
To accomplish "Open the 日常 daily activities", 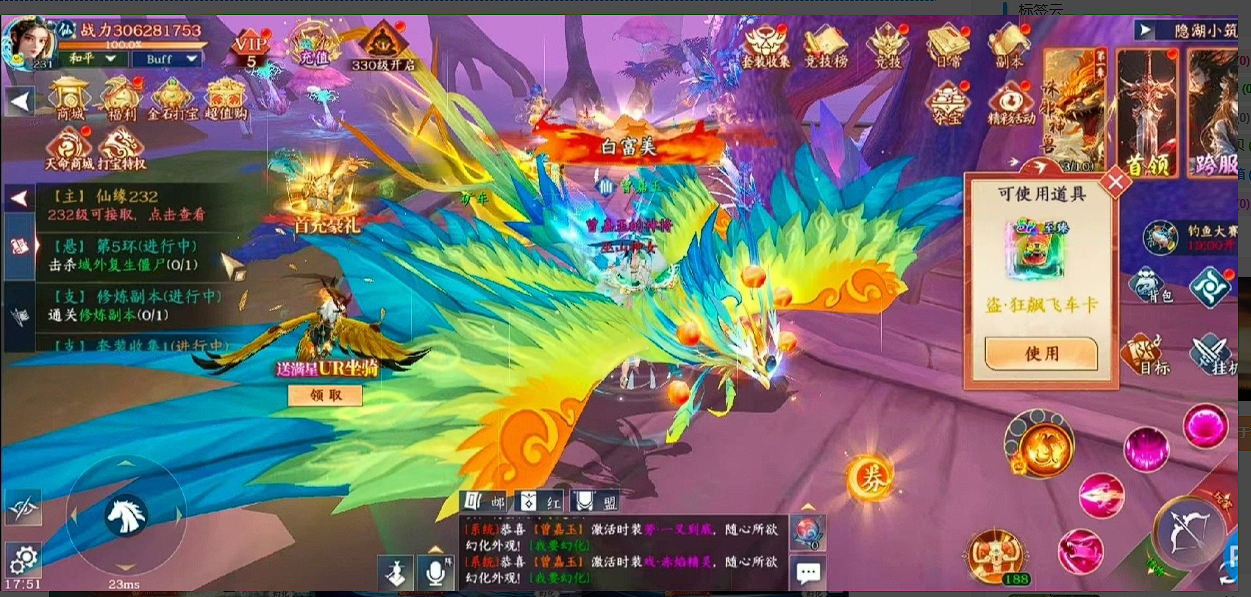I will point(946,46).
